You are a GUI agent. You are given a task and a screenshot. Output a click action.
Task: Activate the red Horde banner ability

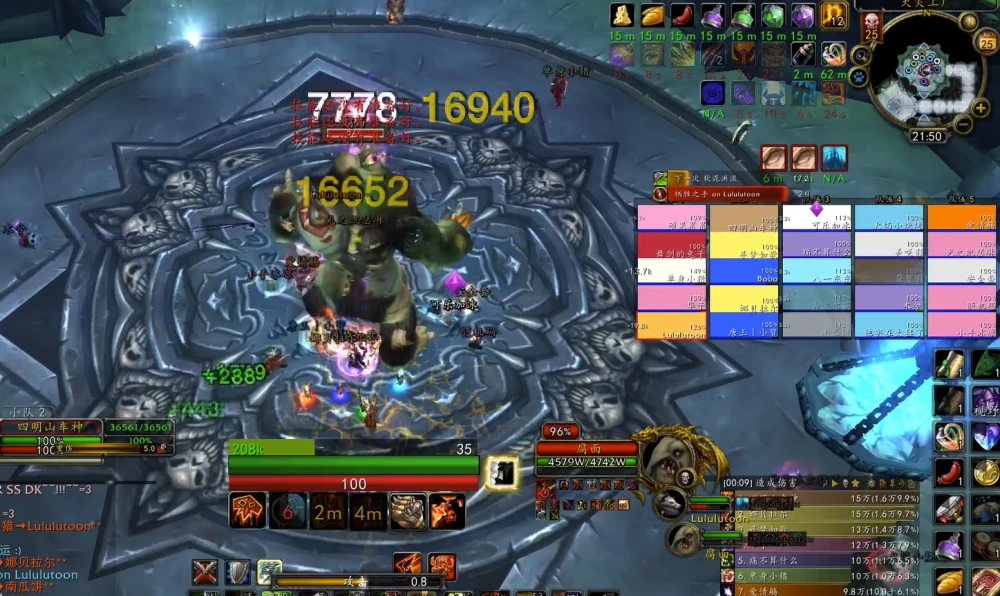point(246,511)
